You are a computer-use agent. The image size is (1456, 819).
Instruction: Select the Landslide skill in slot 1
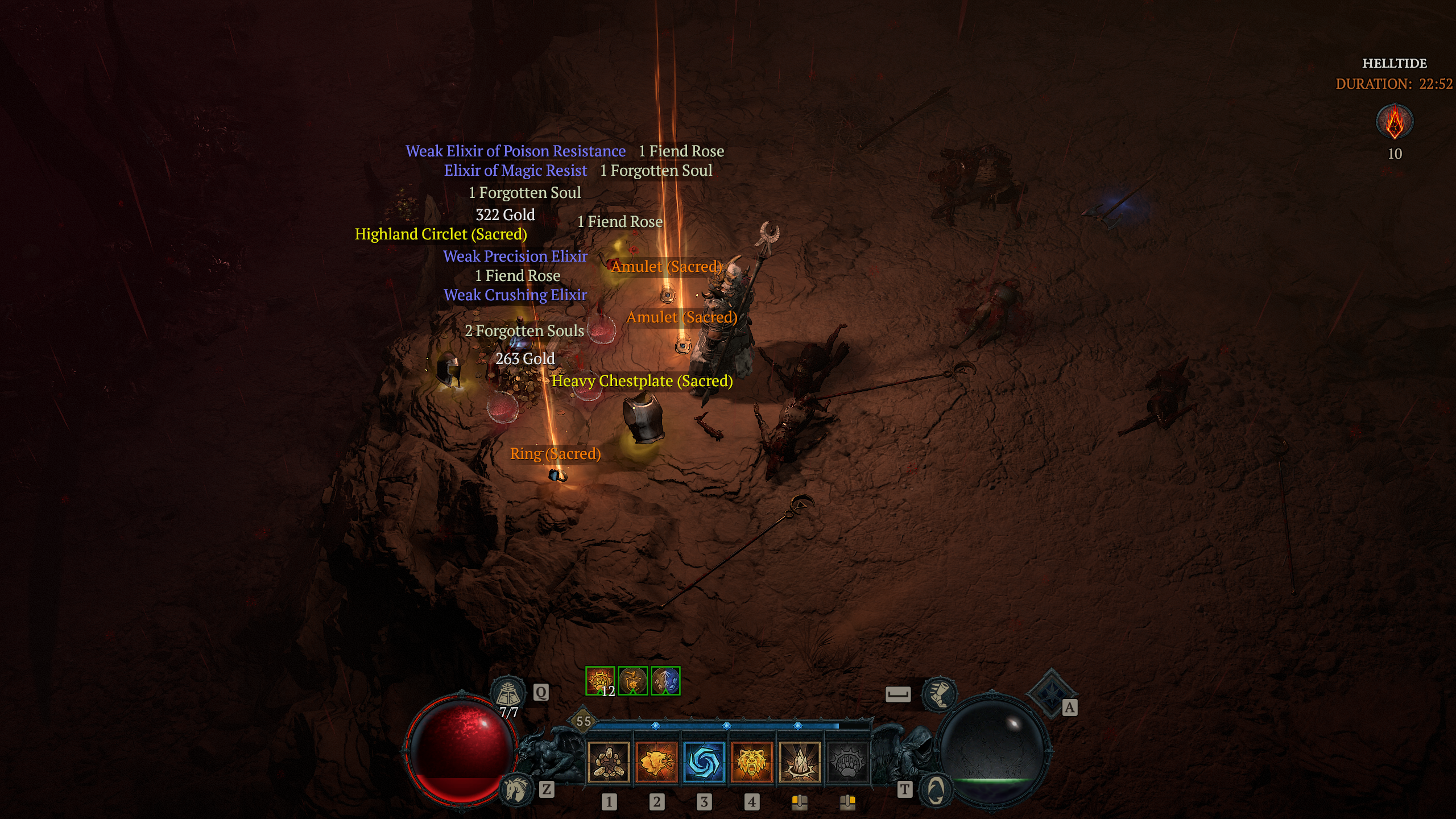click(608, 764)
